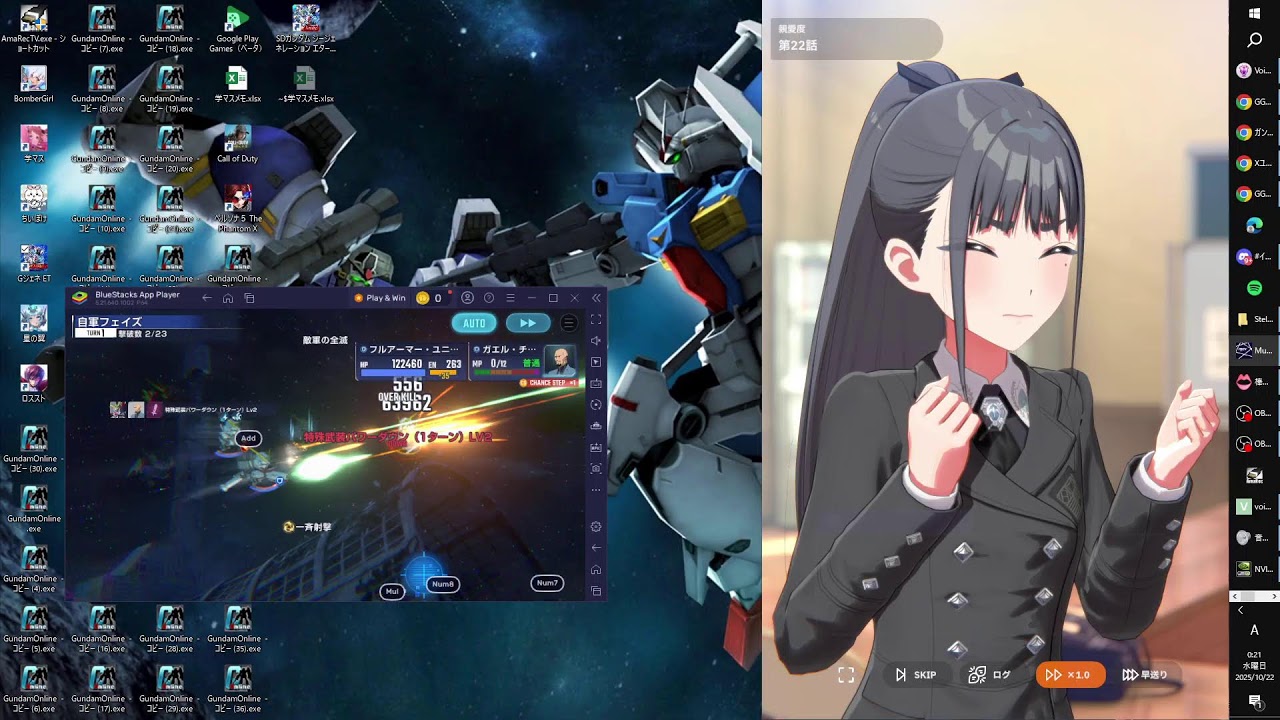This screenshot has height=720, width=1280.
Task: Click the BlueStacks help question mark icon
Action: click(x=489, y=298)
